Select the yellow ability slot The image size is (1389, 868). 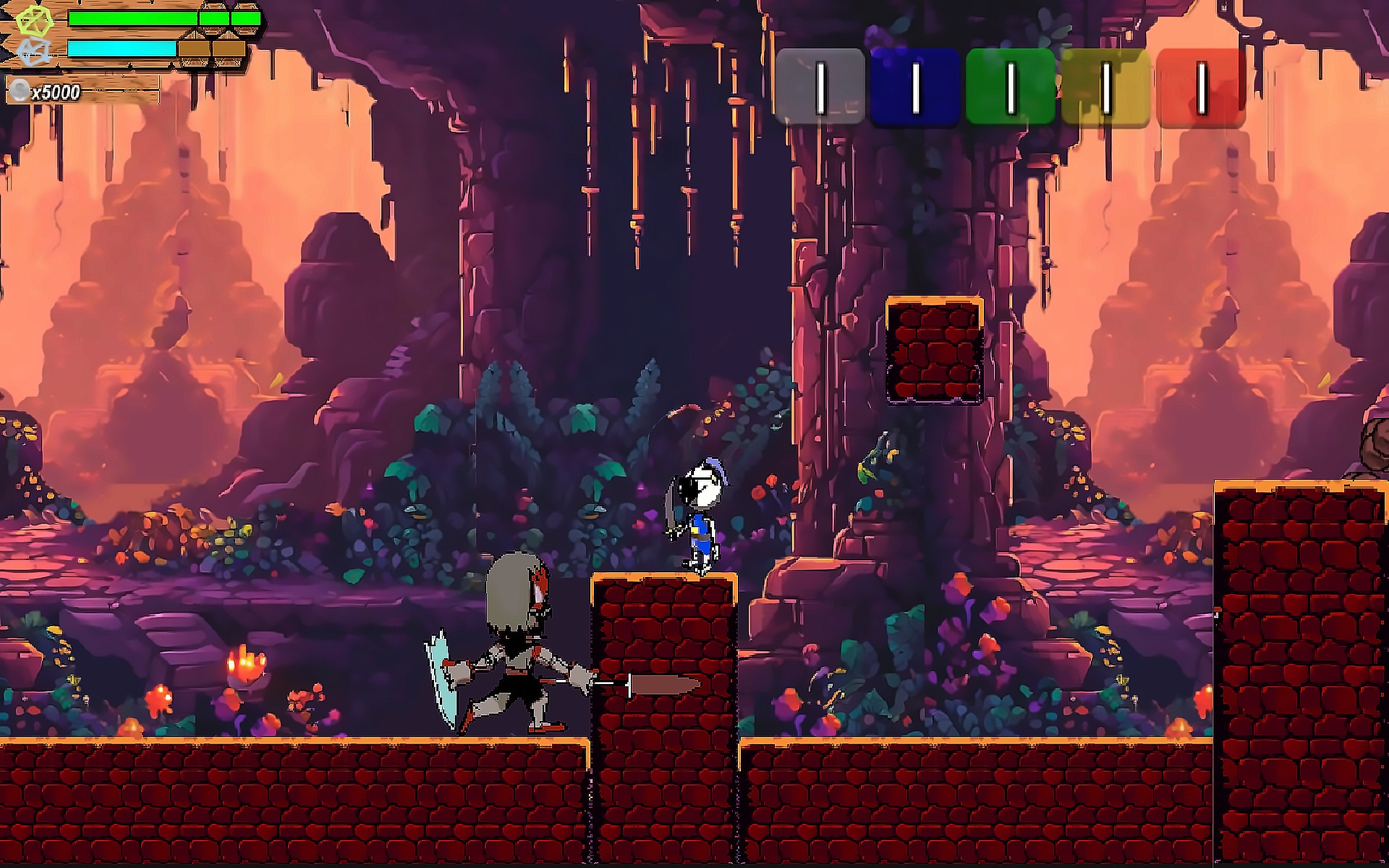tap(1105, 87)
